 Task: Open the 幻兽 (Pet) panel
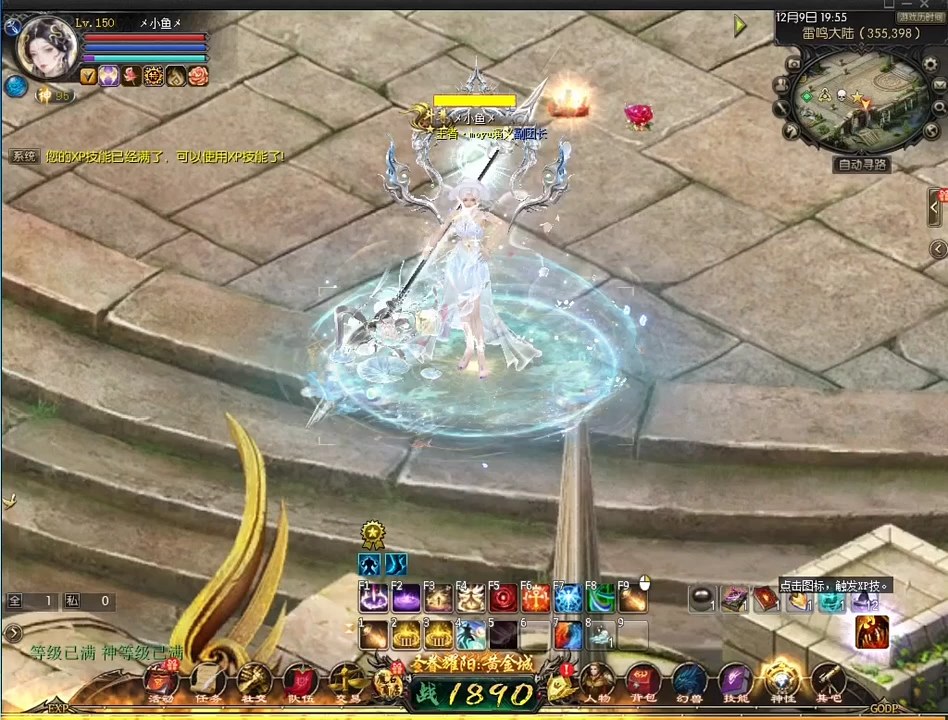[689, 681]
